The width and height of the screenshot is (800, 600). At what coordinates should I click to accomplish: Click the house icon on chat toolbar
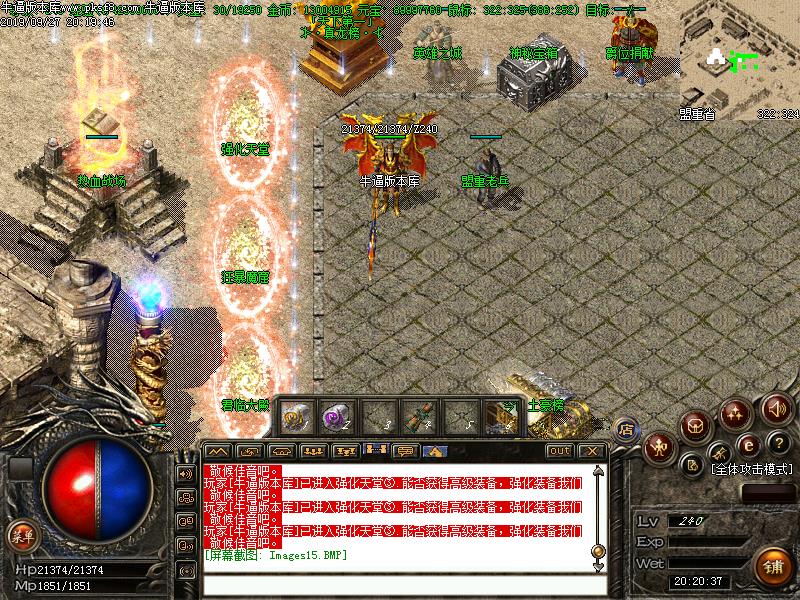(x=434, y=451)
